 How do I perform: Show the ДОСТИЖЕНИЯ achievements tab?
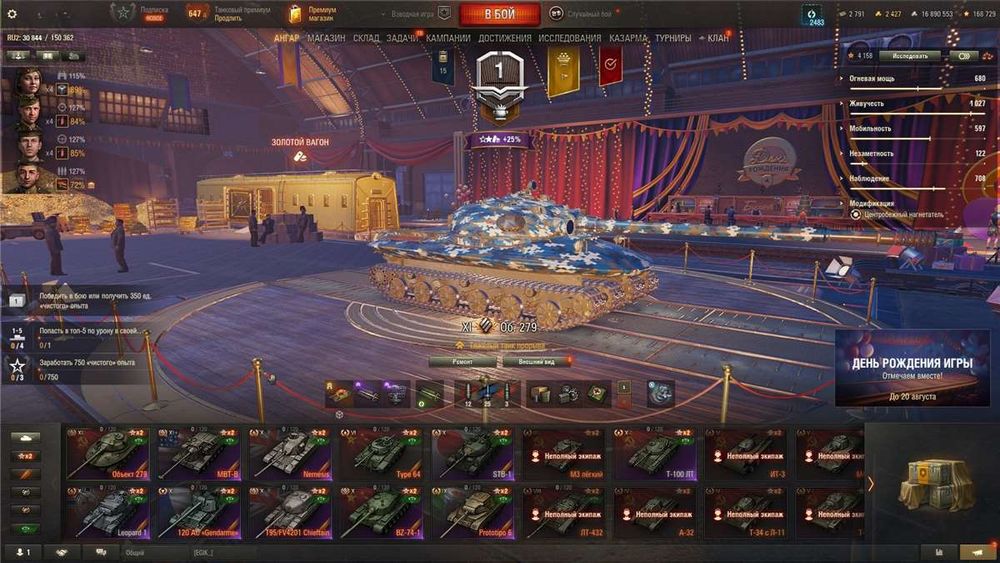[505, 38]
